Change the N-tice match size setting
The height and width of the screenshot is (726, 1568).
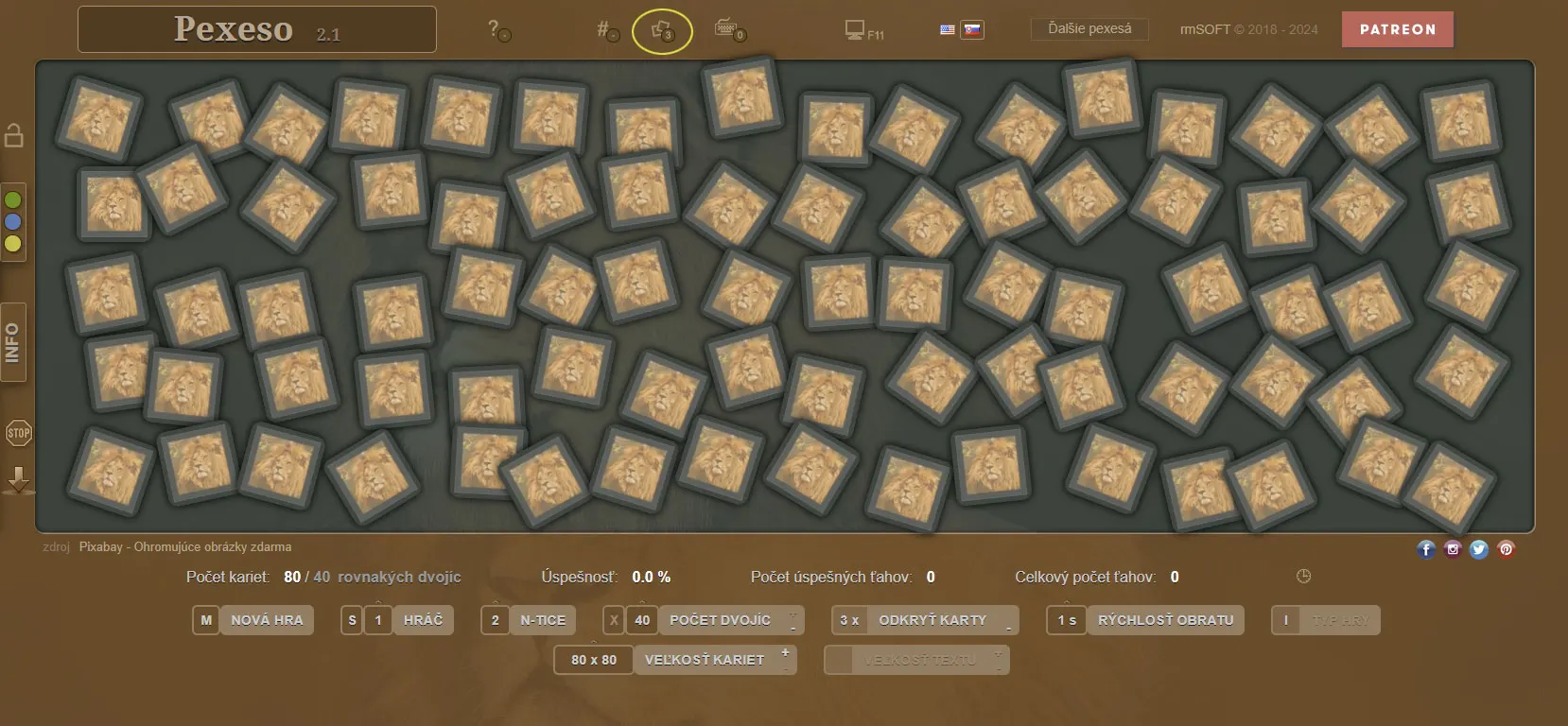point(542,620)
